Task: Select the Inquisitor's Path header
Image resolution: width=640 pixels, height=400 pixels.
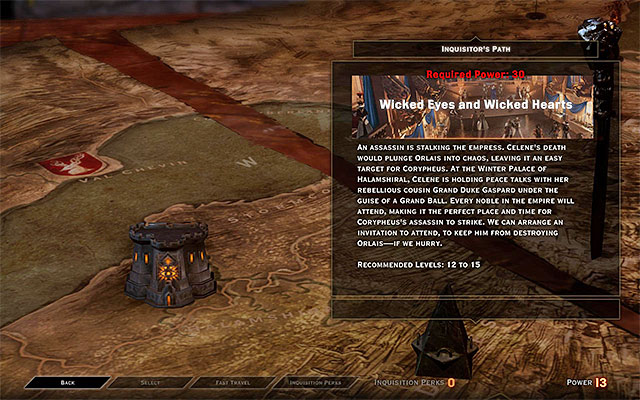Action: 475,48
